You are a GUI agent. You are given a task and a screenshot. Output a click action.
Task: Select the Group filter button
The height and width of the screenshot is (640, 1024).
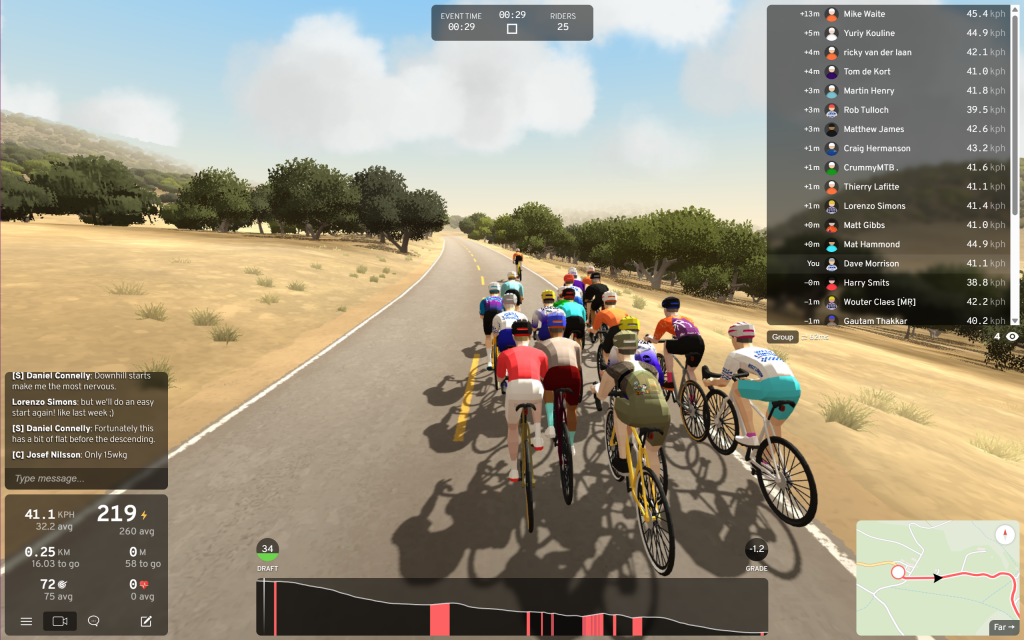782,337
